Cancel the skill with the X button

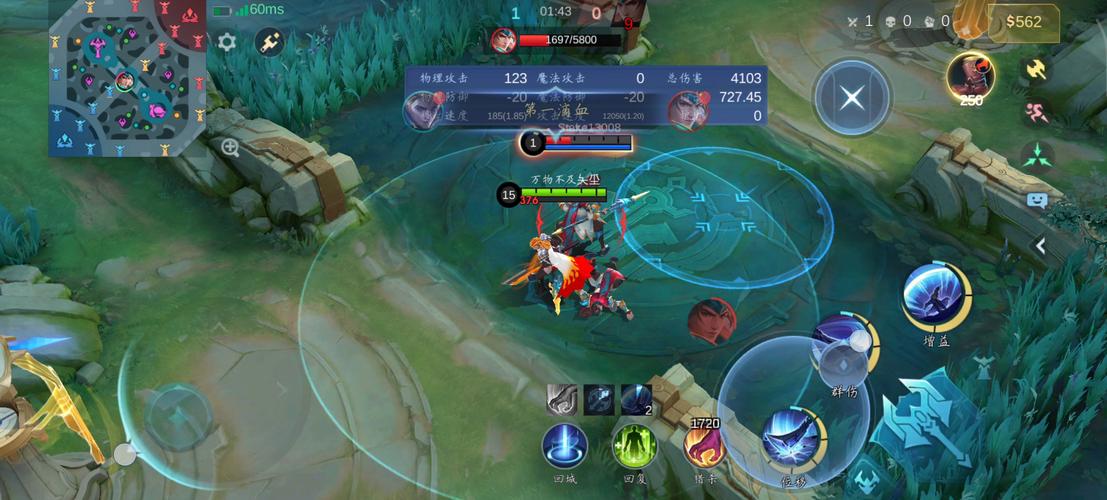click(852, 98)
